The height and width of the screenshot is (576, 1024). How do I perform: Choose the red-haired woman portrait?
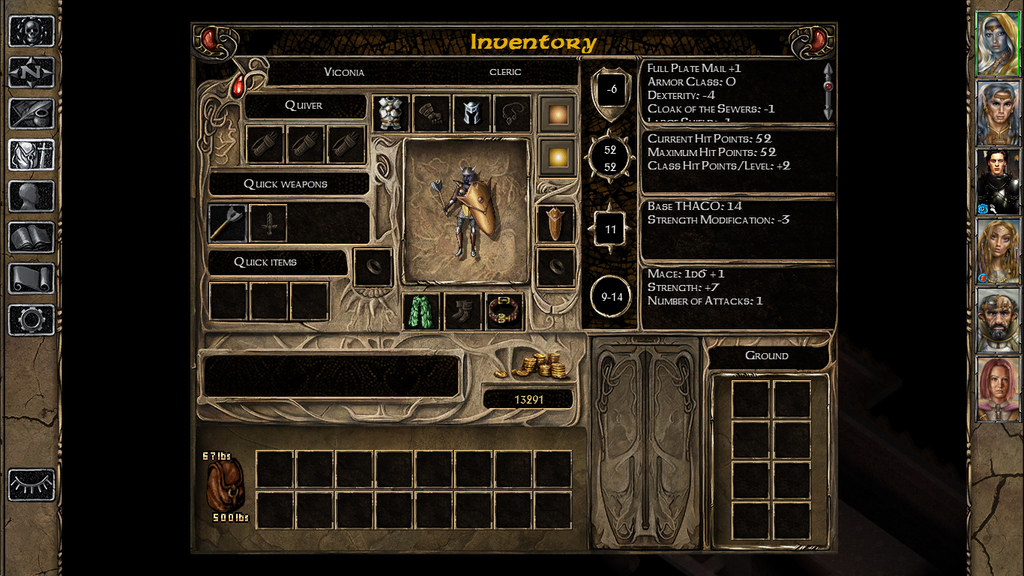pos(997,388)
